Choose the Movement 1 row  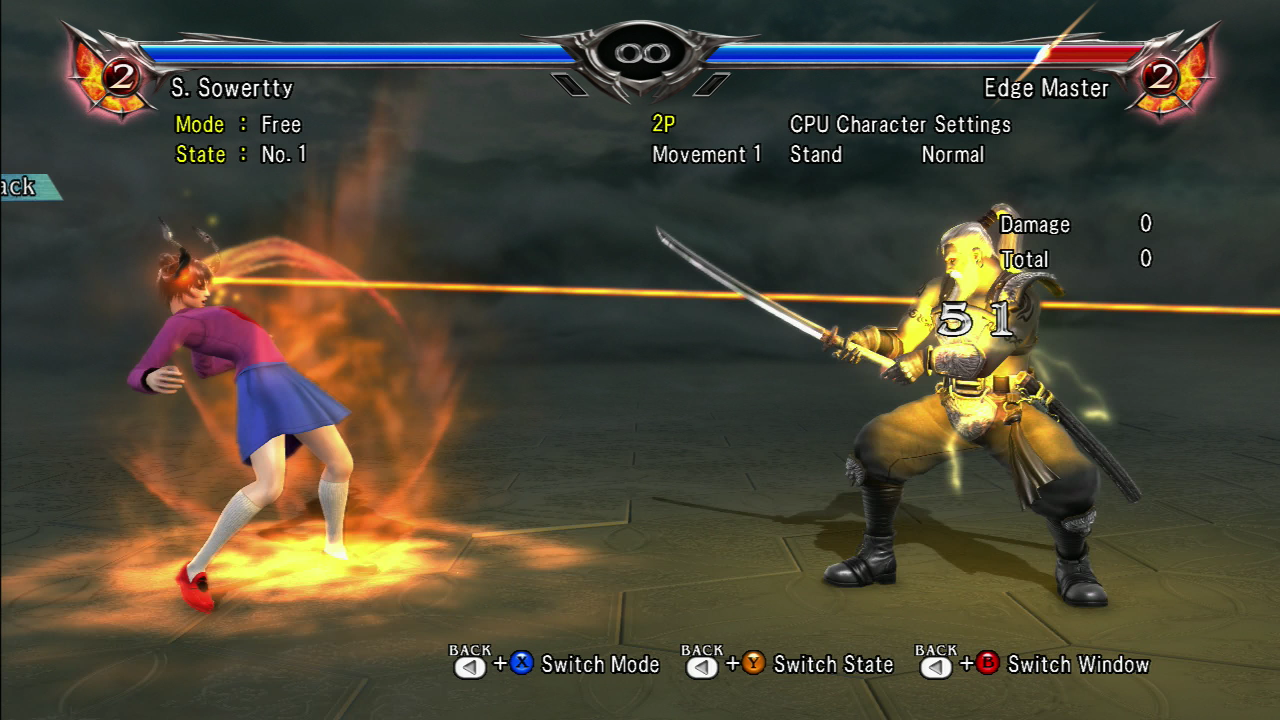(706, 155)
